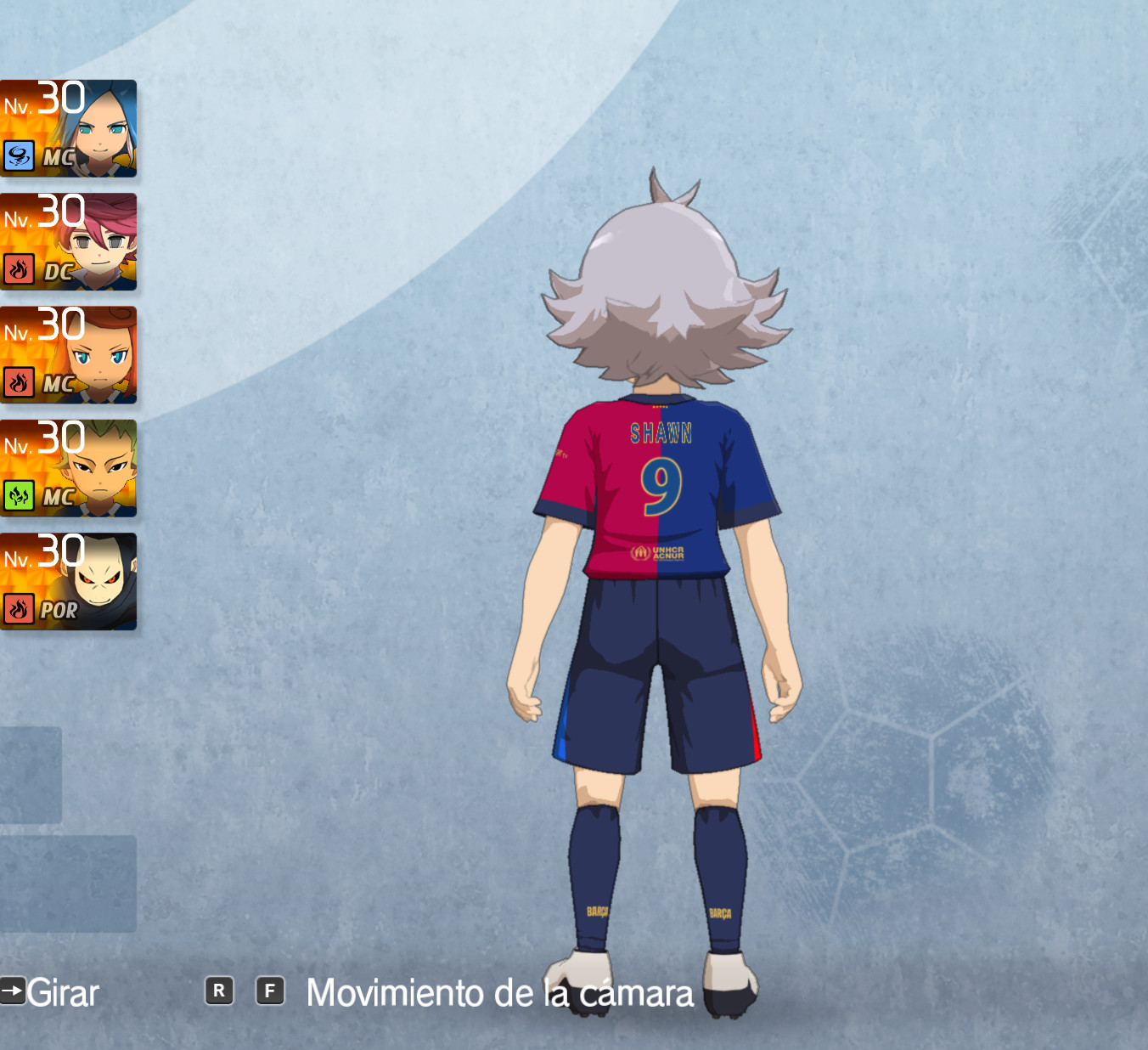Click Movimiento de la cámara text
The image size is (1148, 1050).
click(x=499, y=991)
